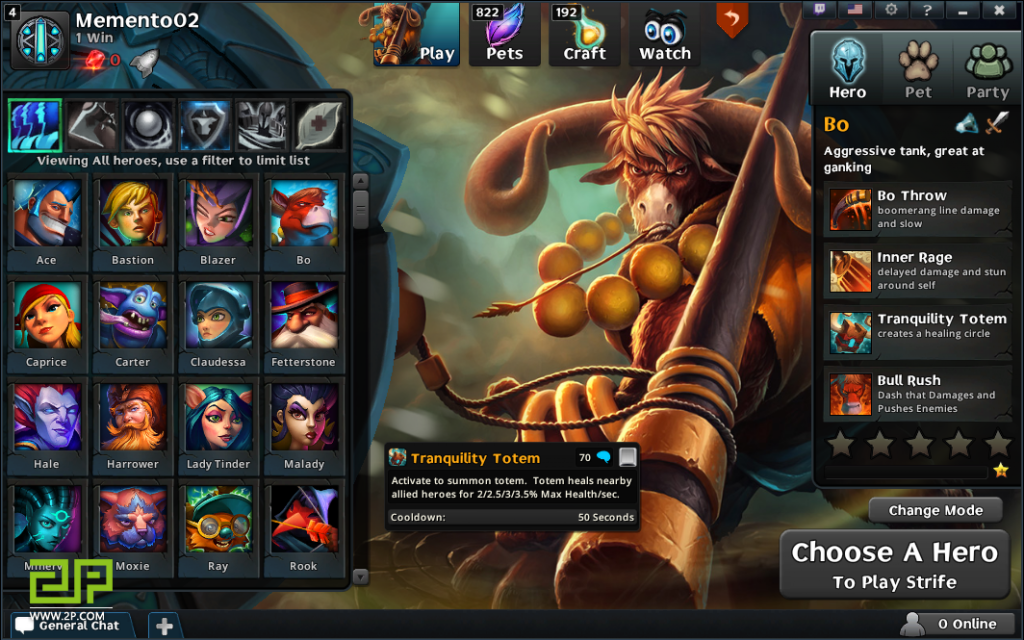1024x640 pixels.
Task: View the Bull Rush ability details
Action: (x=916, y=394)
